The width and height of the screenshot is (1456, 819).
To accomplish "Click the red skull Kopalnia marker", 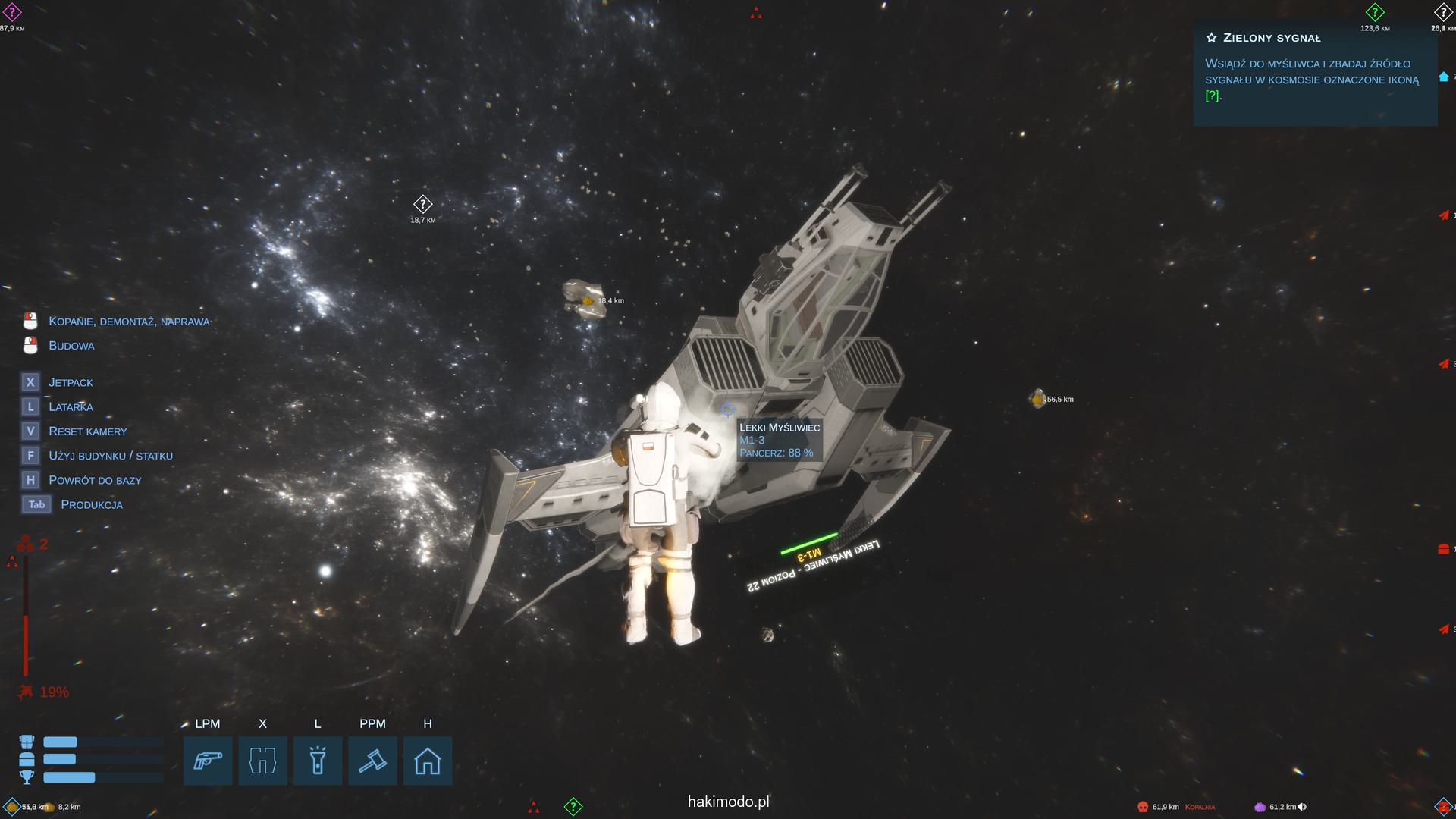I will click(1143, 807).
